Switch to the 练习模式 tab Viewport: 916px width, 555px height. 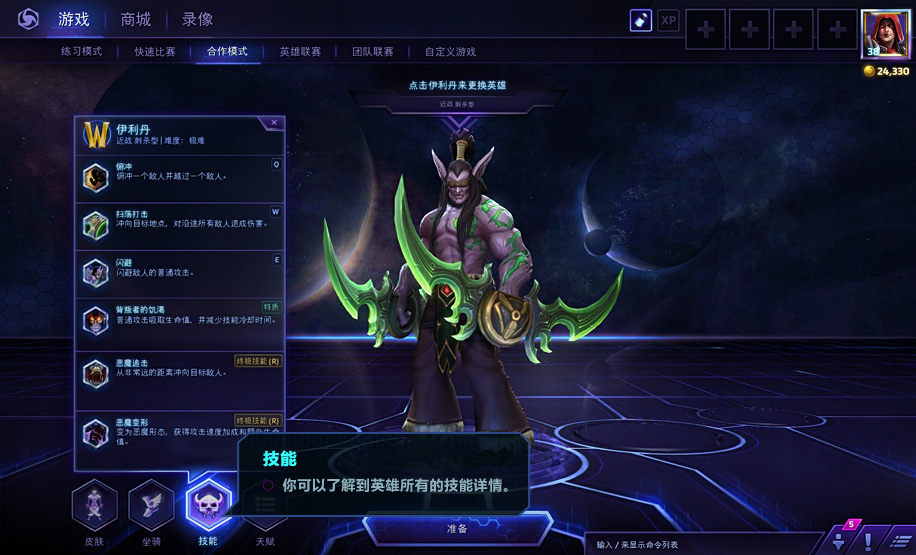click(x=81, y=51)
